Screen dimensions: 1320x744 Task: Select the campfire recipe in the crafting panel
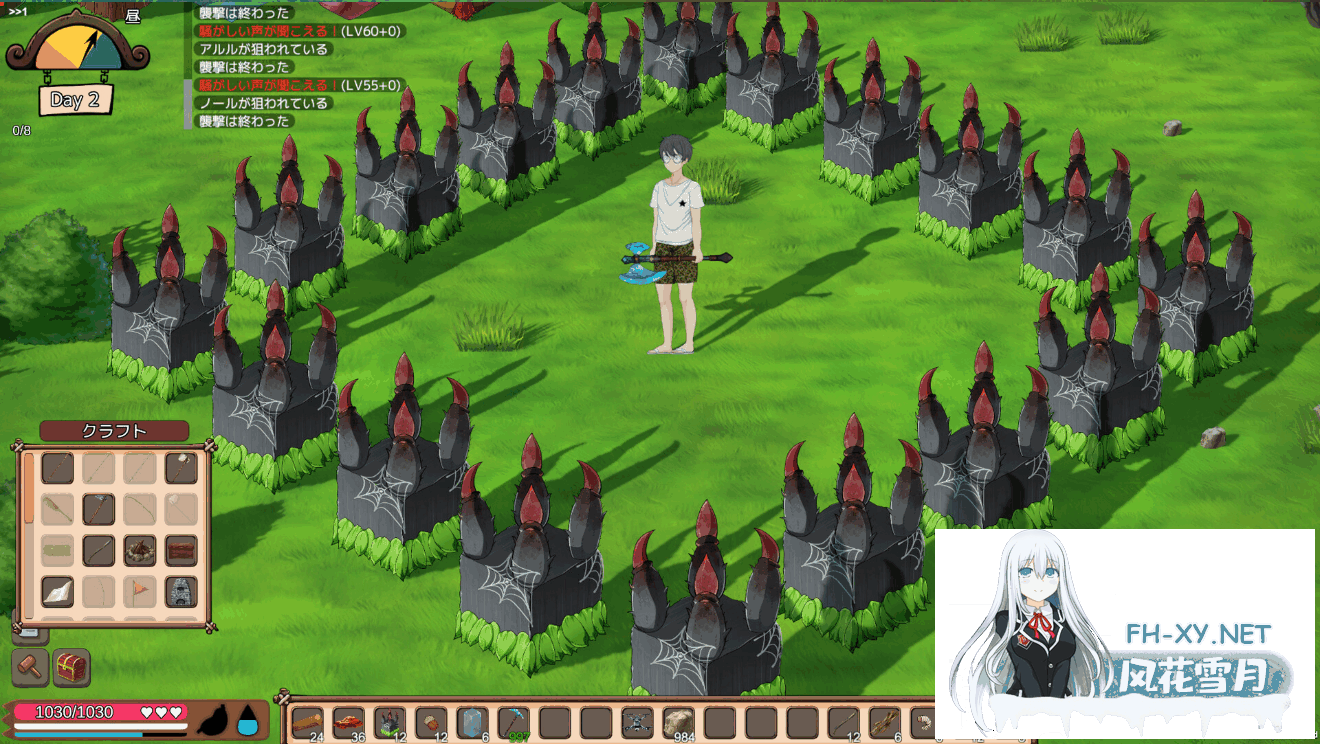pyautogui.click(x=140, y=548)
